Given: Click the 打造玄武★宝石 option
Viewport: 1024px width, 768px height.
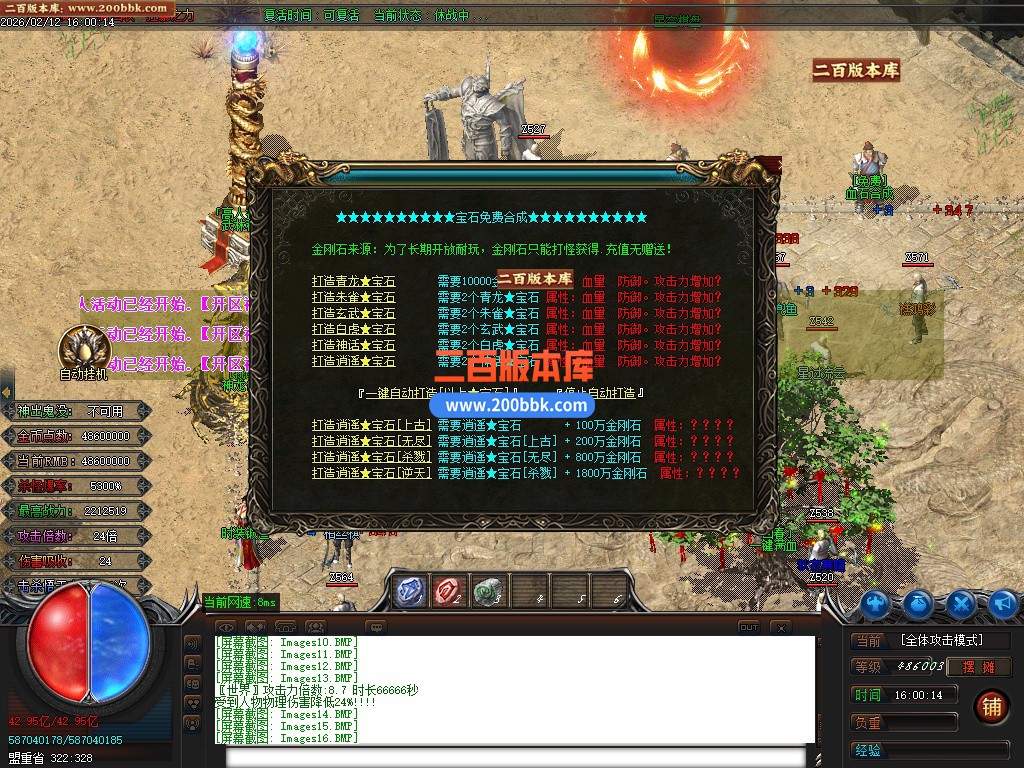Looking at the screenshot, I should pyautogui.click(x=353, y=314).
